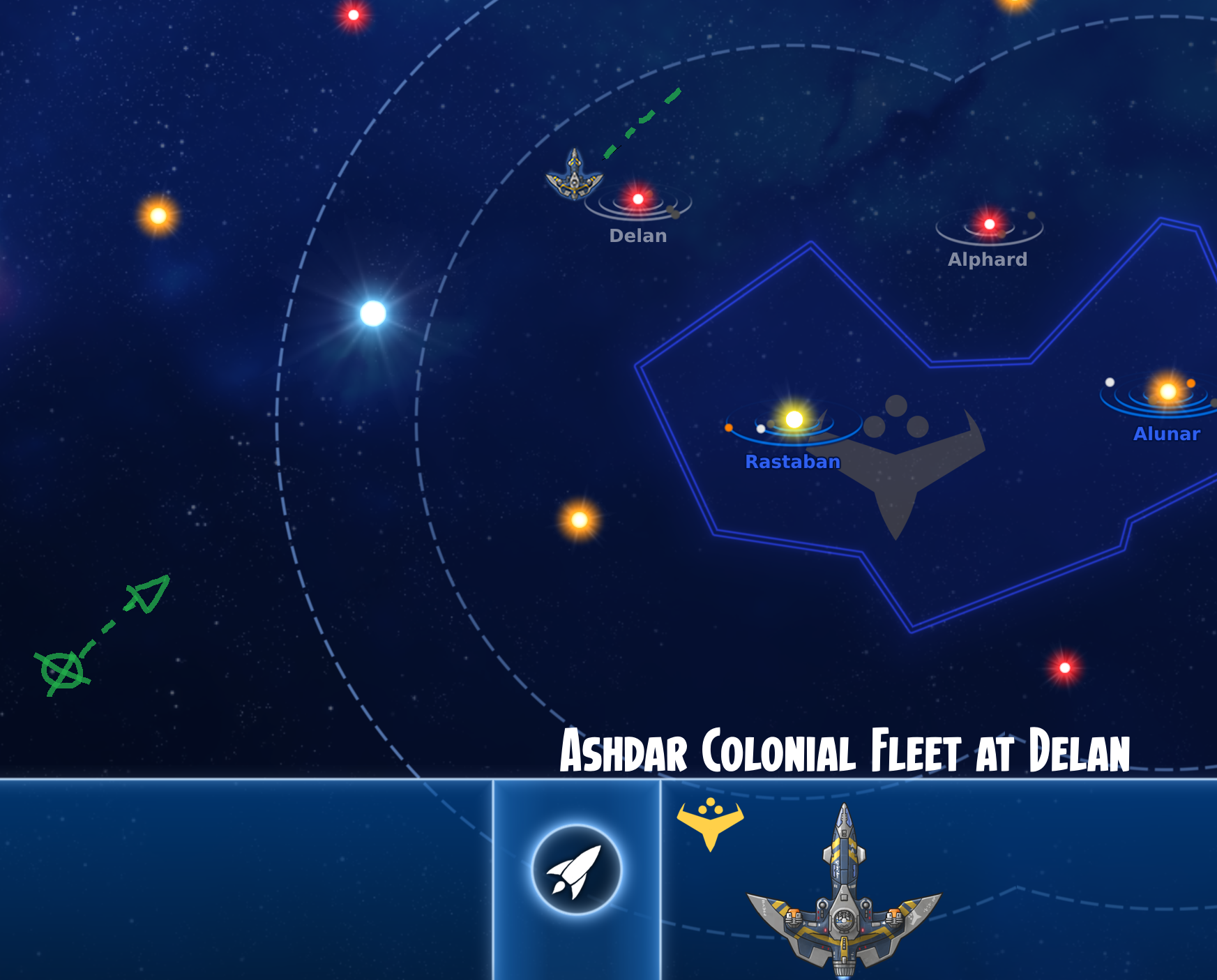Click the red star at Alphard system
Screen dimensions: 1217x980
click(x=988, y=225)
